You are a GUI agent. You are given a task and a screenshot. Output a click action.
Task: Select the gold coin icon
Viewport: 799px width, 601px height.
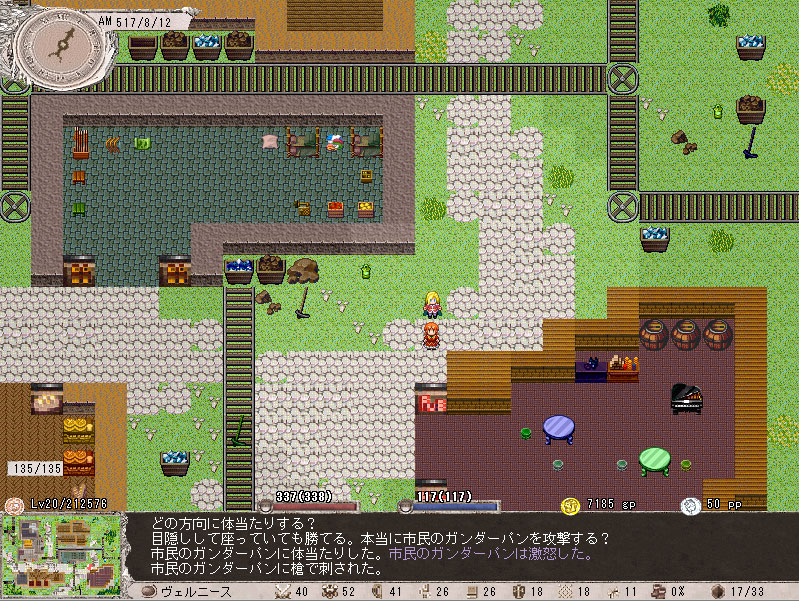click(571, 505)
